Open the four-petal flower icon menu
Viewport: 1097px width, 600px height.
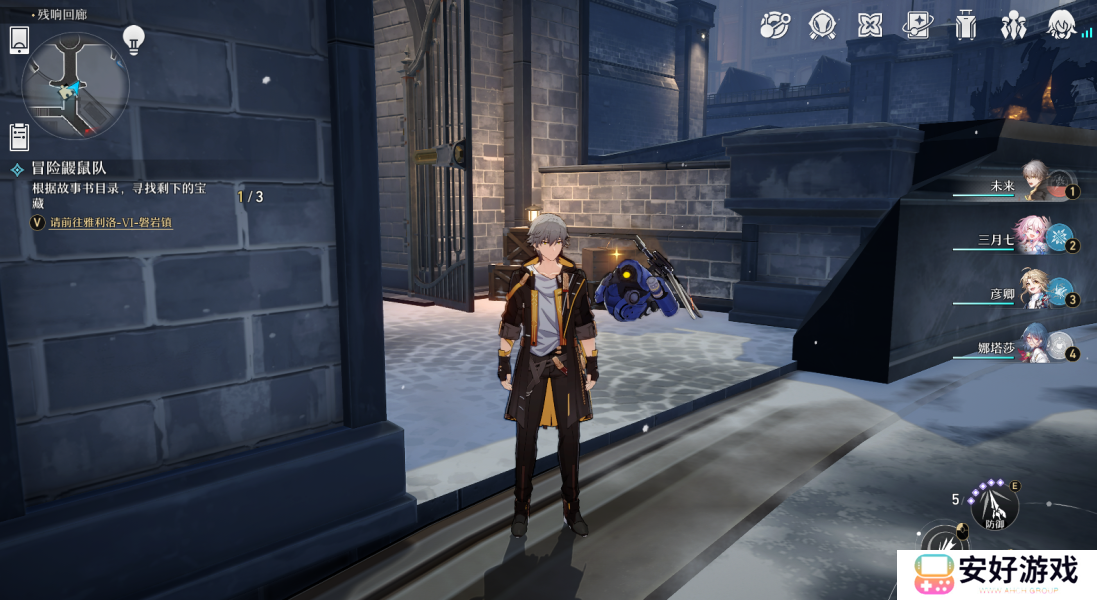pyautogui.click(x=870, y=25)
